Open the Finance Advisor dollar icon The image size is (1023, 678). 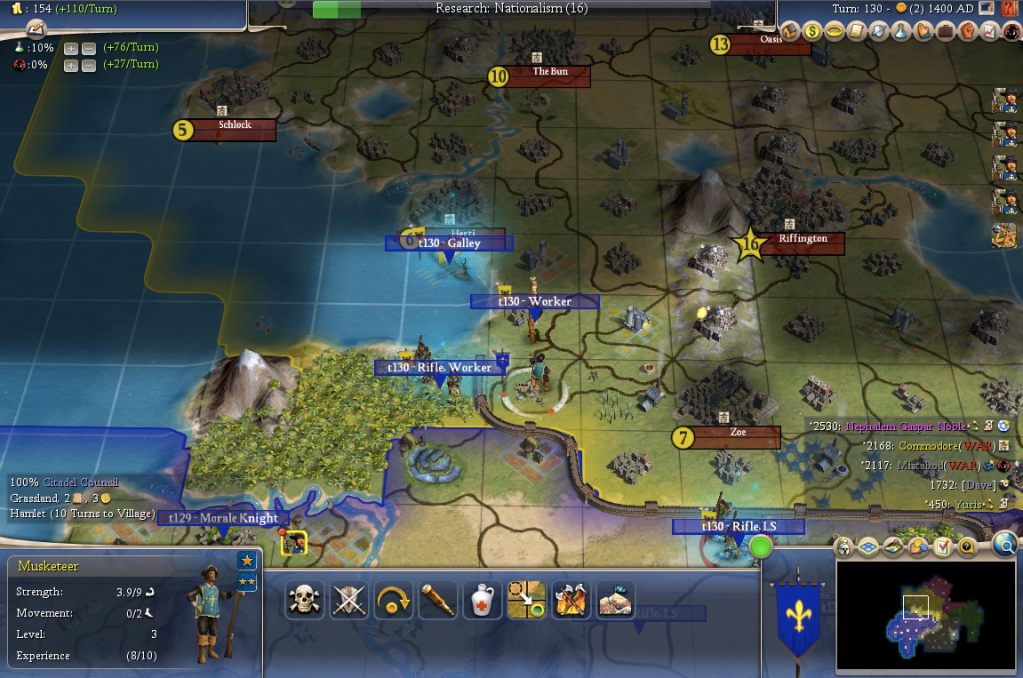(x=813, y=31)
